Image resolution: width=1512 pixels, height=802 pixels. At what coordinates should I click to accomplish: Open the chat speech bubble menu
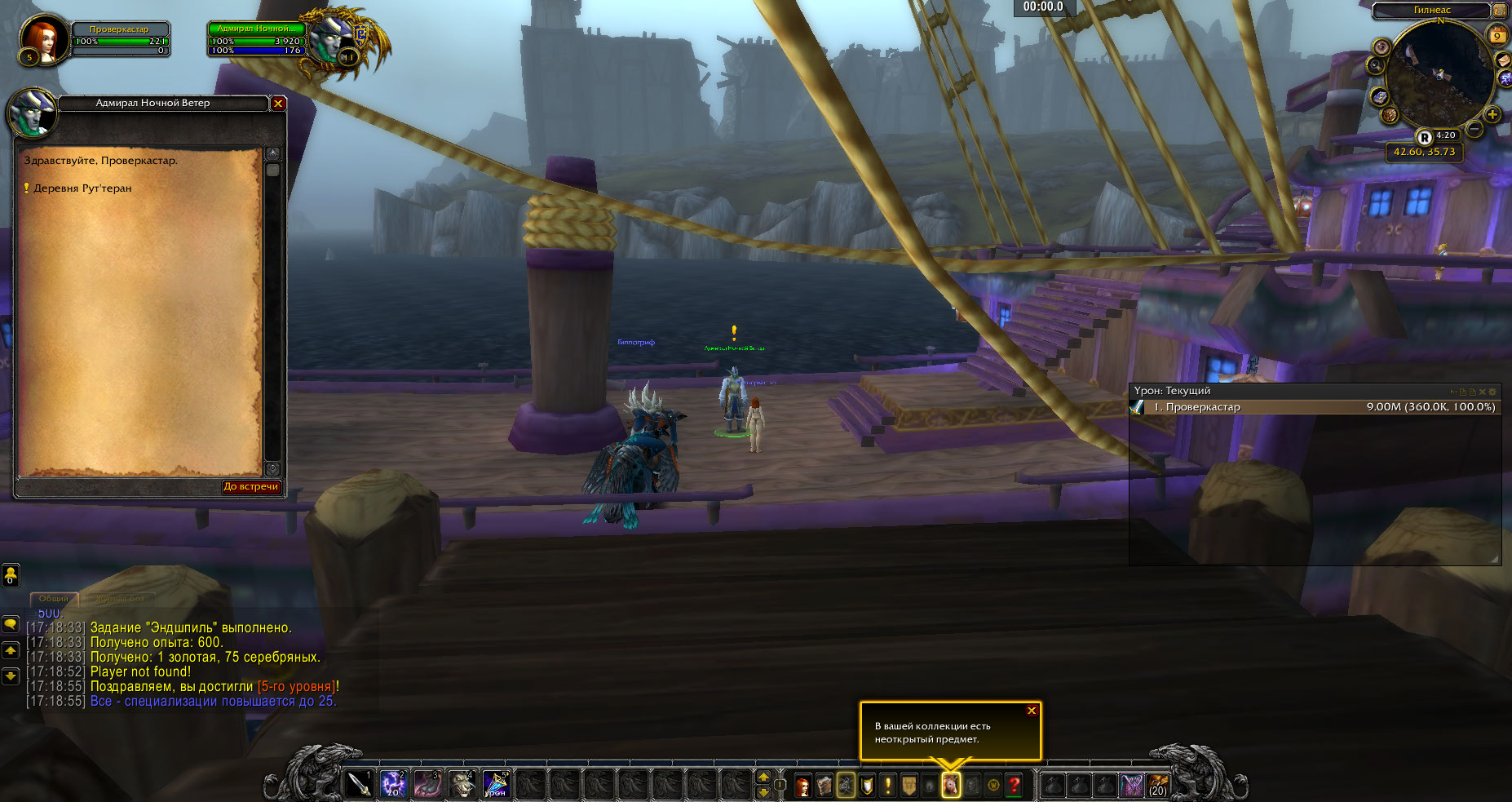tap(11, 624)
